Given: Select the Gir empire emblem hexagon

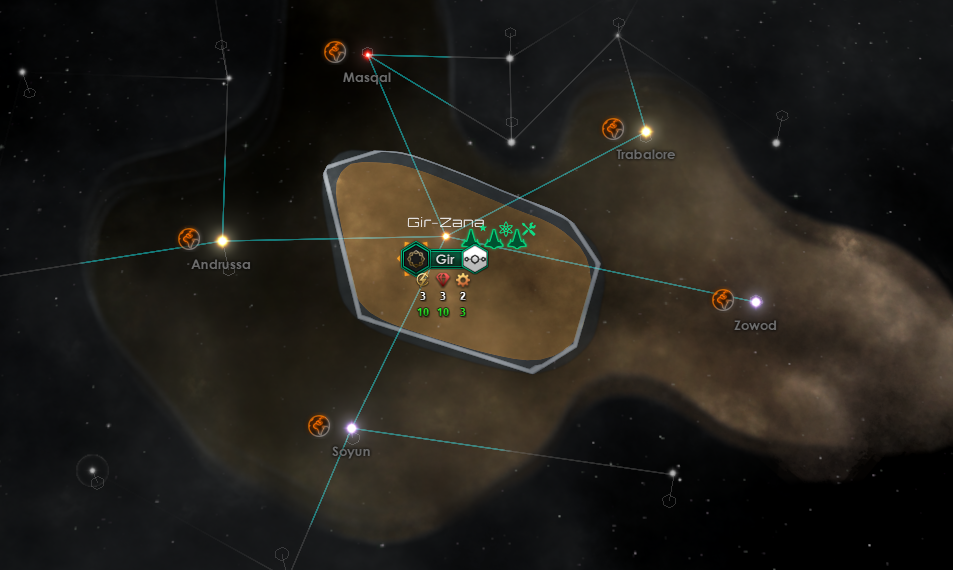Looking at the screenshot, I should [415, 260].
